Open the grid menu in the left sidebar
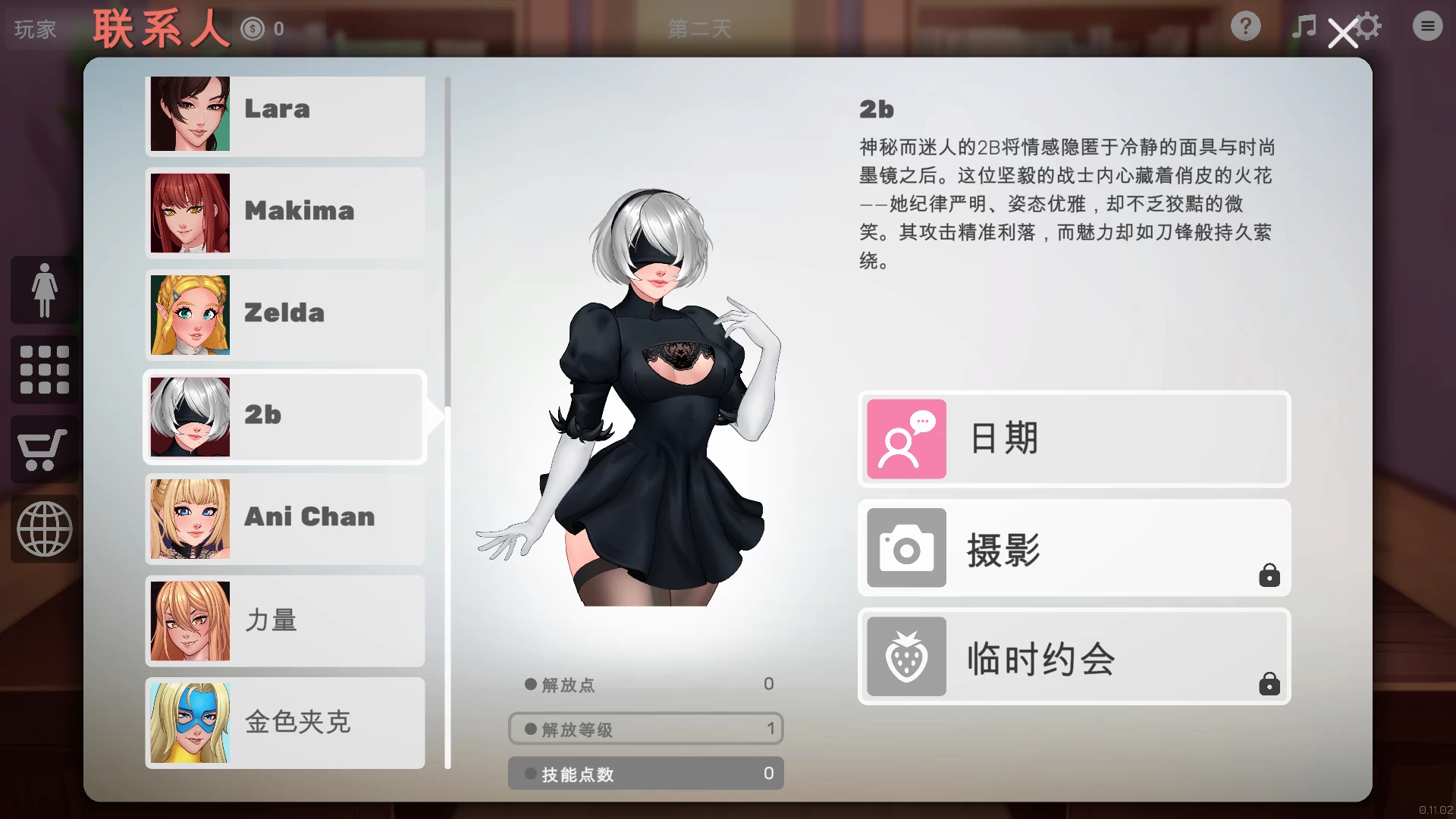Screen dimensions: 1456x819 43,369
